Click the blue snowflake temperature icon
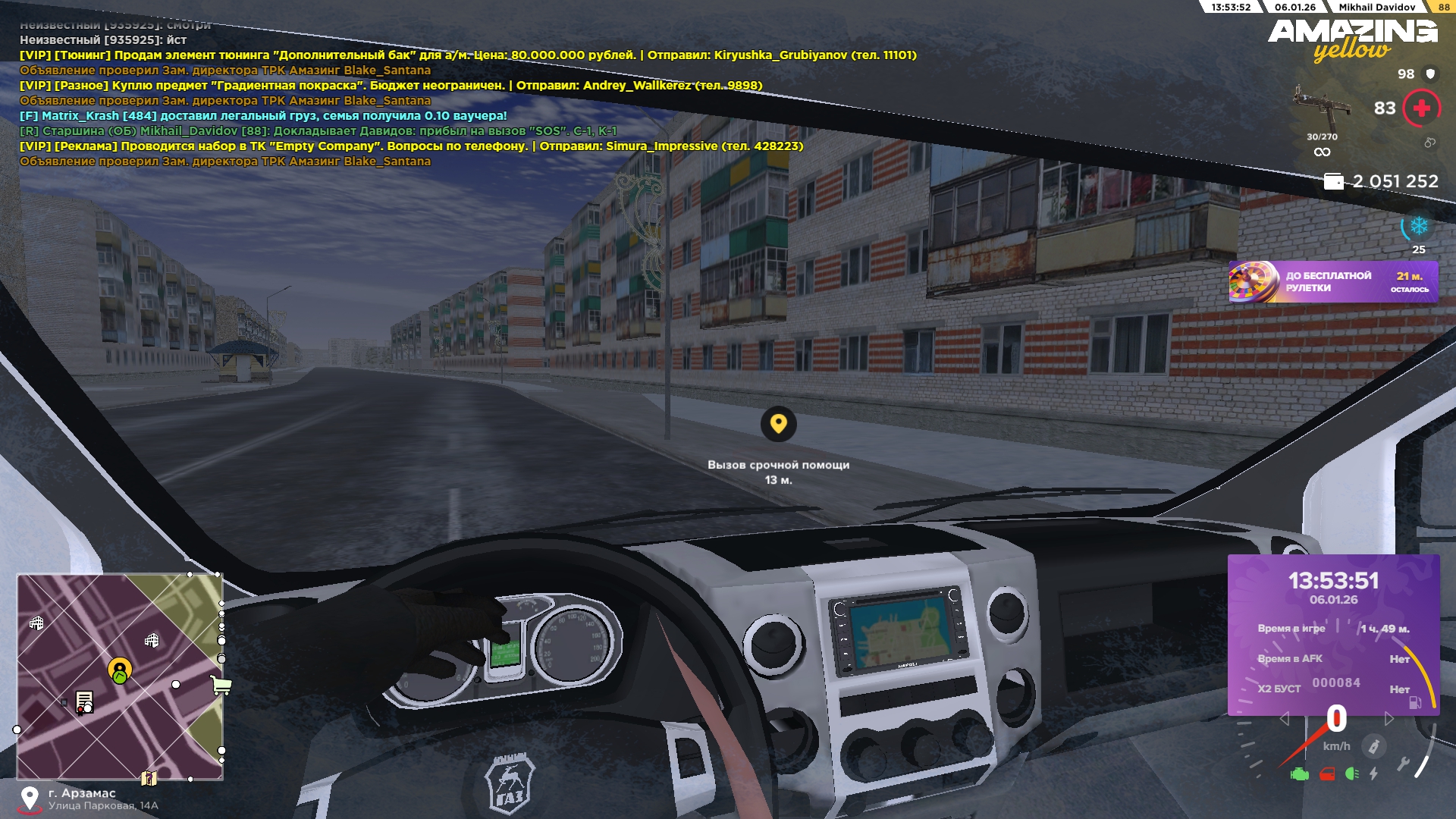1456x819 pixels. (x=1418, y=227)
